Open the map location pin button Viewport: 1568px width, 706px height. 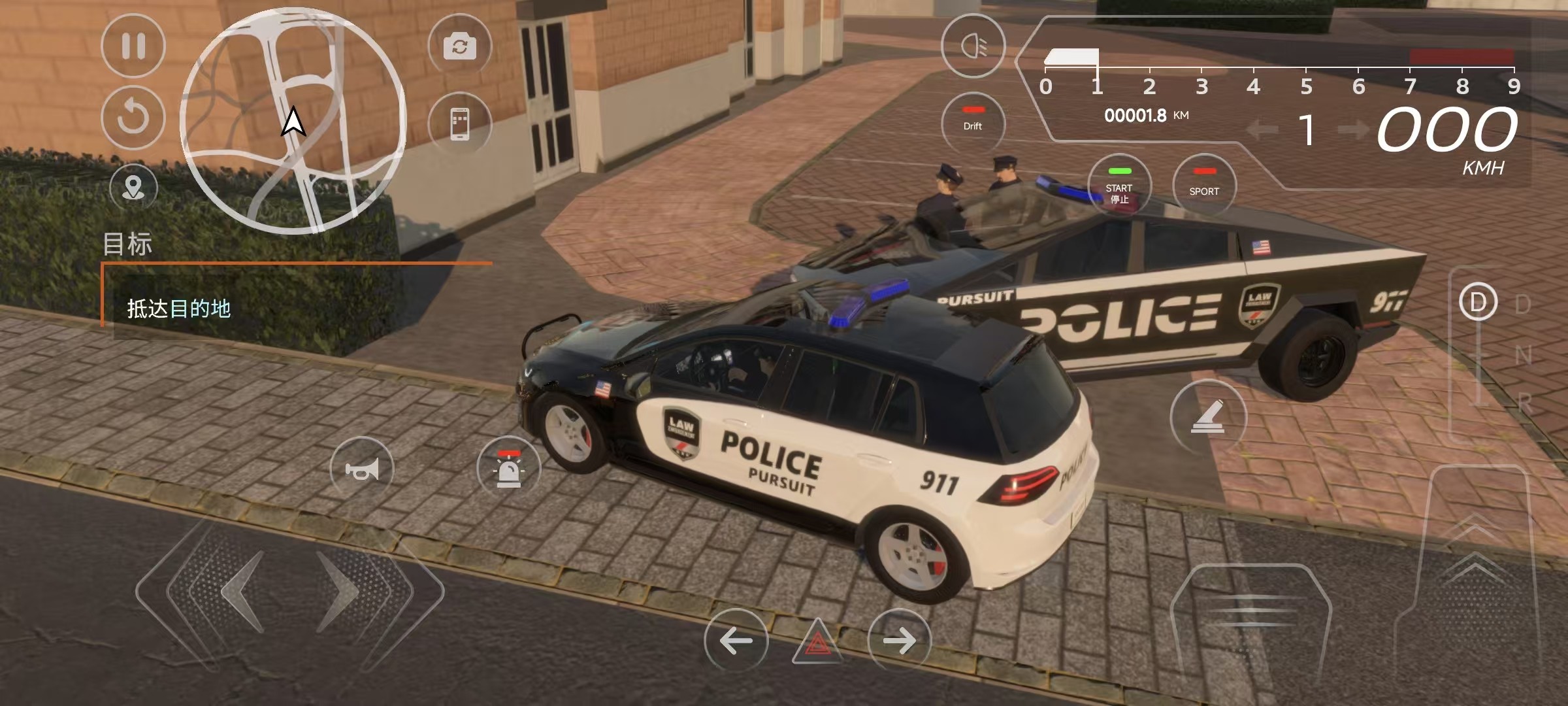coord(133,188)
